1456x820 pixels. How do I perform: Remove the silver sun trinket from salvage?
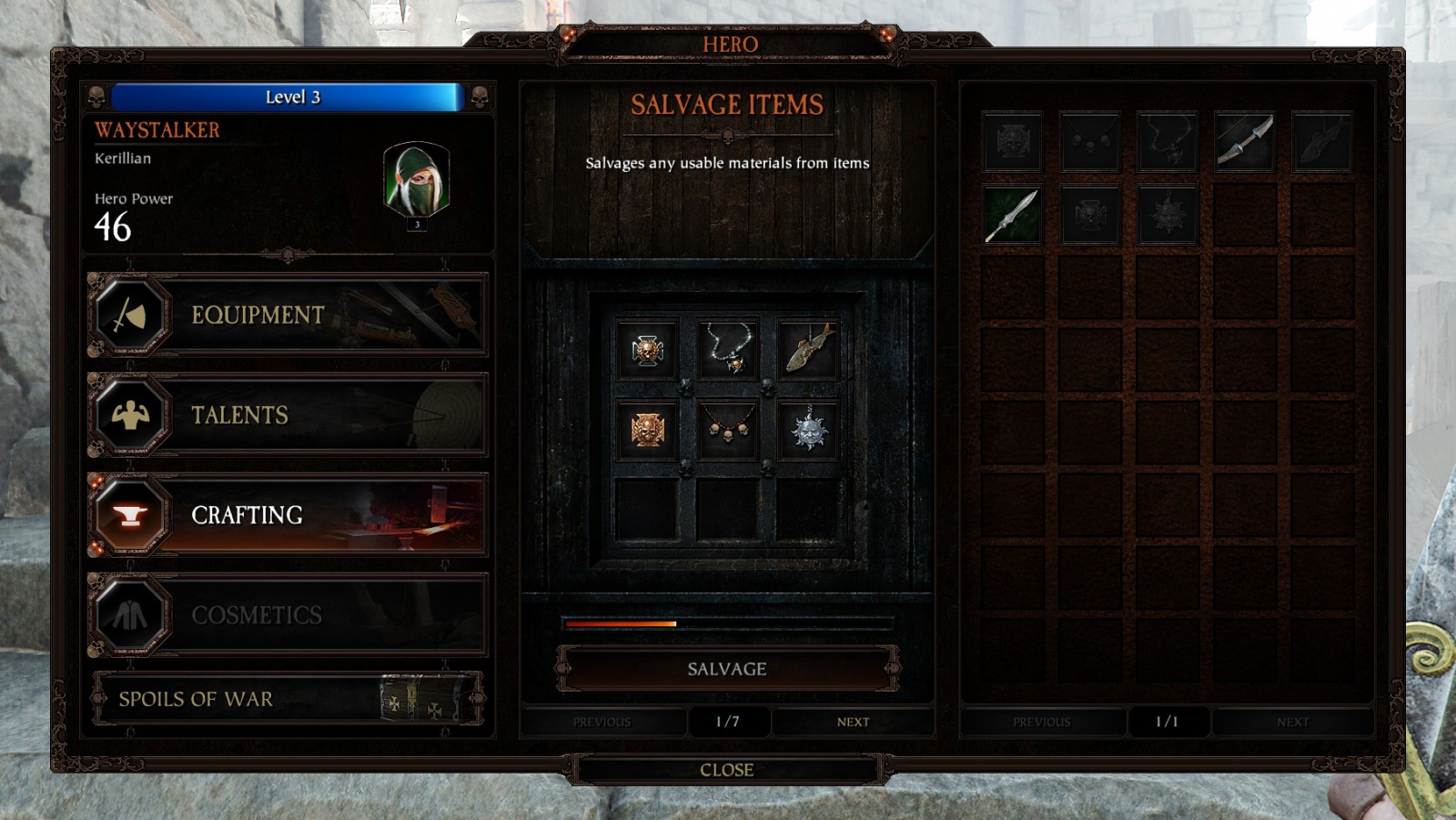tap(807, 430)
